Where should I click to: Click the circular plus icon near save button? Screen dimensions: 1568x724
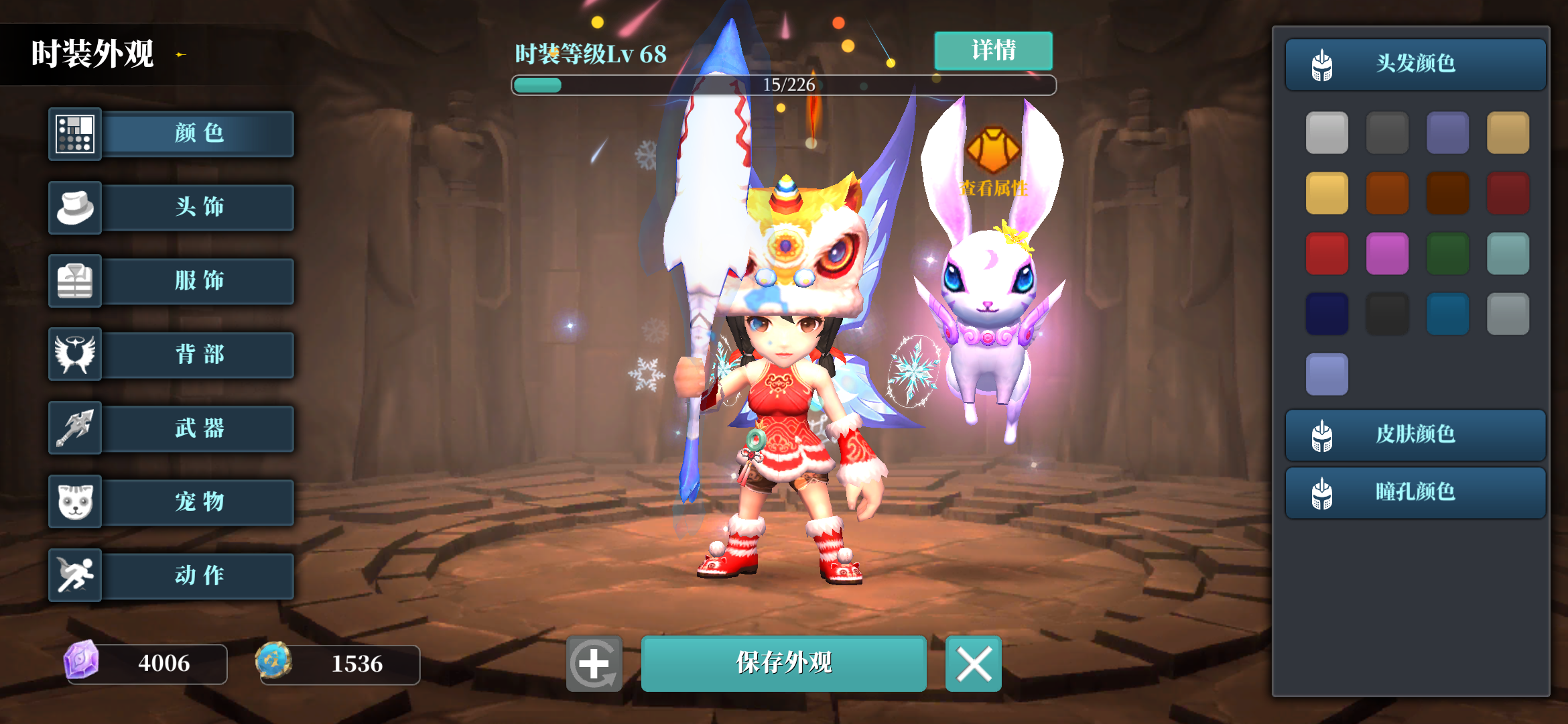[595, 664]
